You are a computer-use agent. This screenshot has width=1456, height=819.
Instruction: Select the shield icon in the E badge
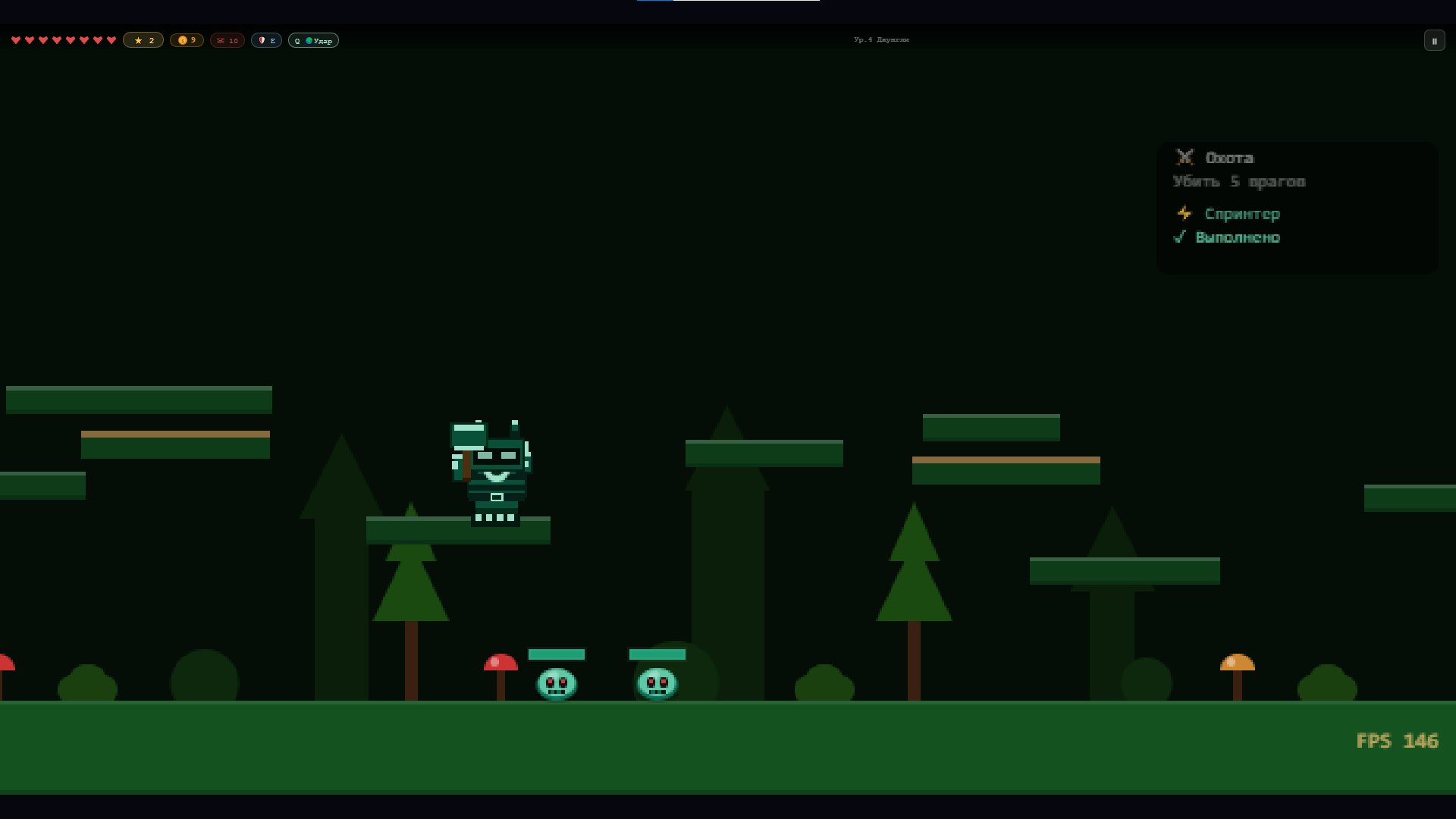pyautogui.click(x=262, y=40)
